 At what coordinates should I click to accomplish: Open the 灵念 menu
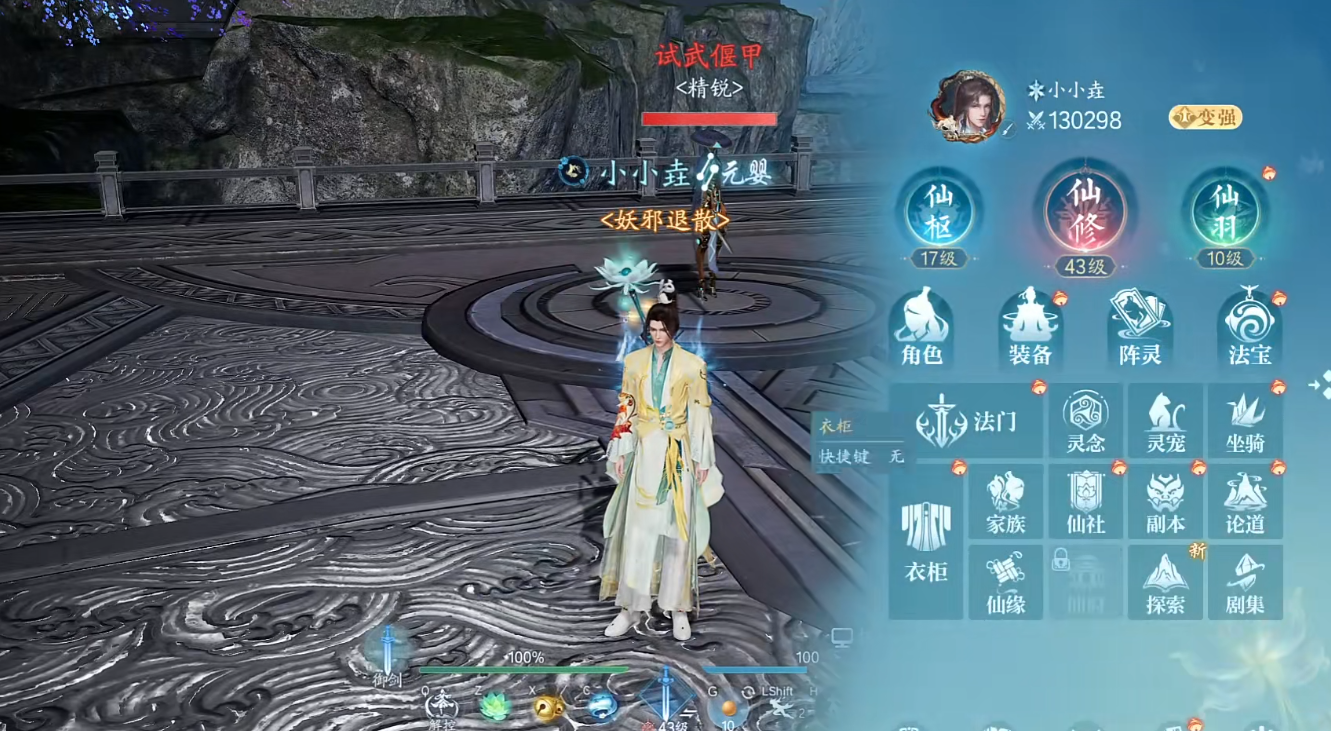[1085, 421]
